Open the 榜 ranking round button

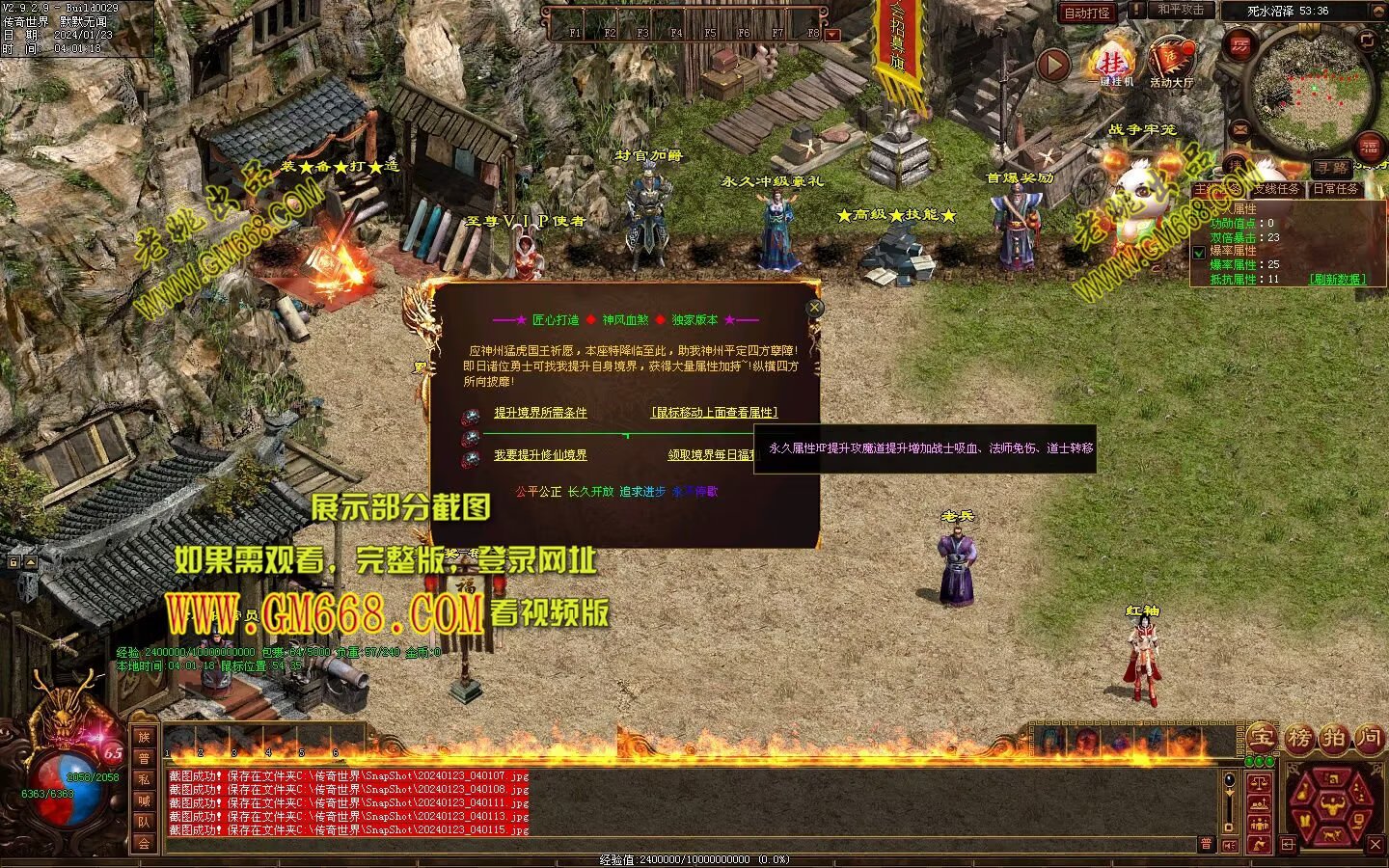pos(1297,738)
